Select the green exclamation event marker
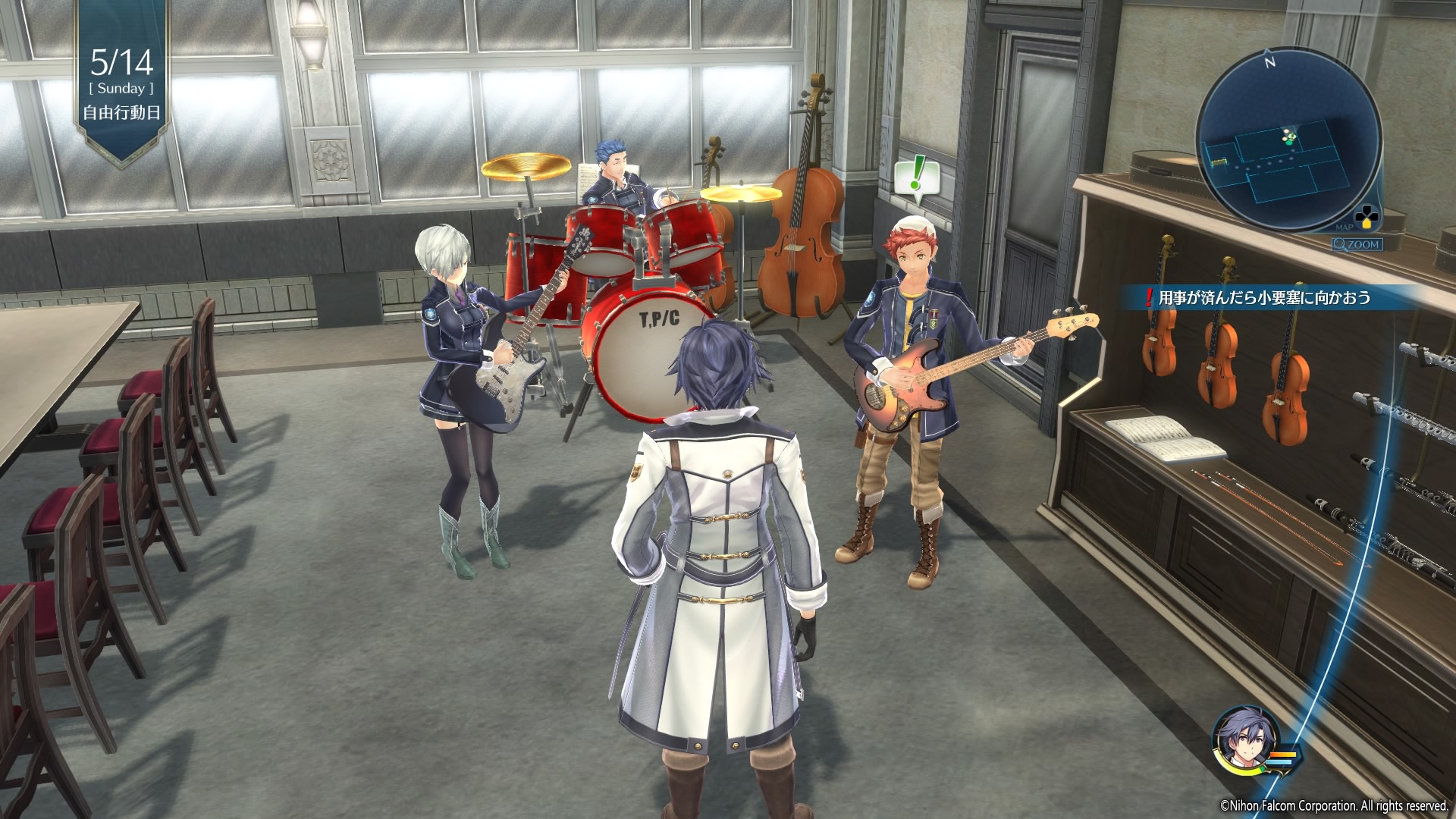The width and height of the screenshot is (1456, 819). [917, 177]
